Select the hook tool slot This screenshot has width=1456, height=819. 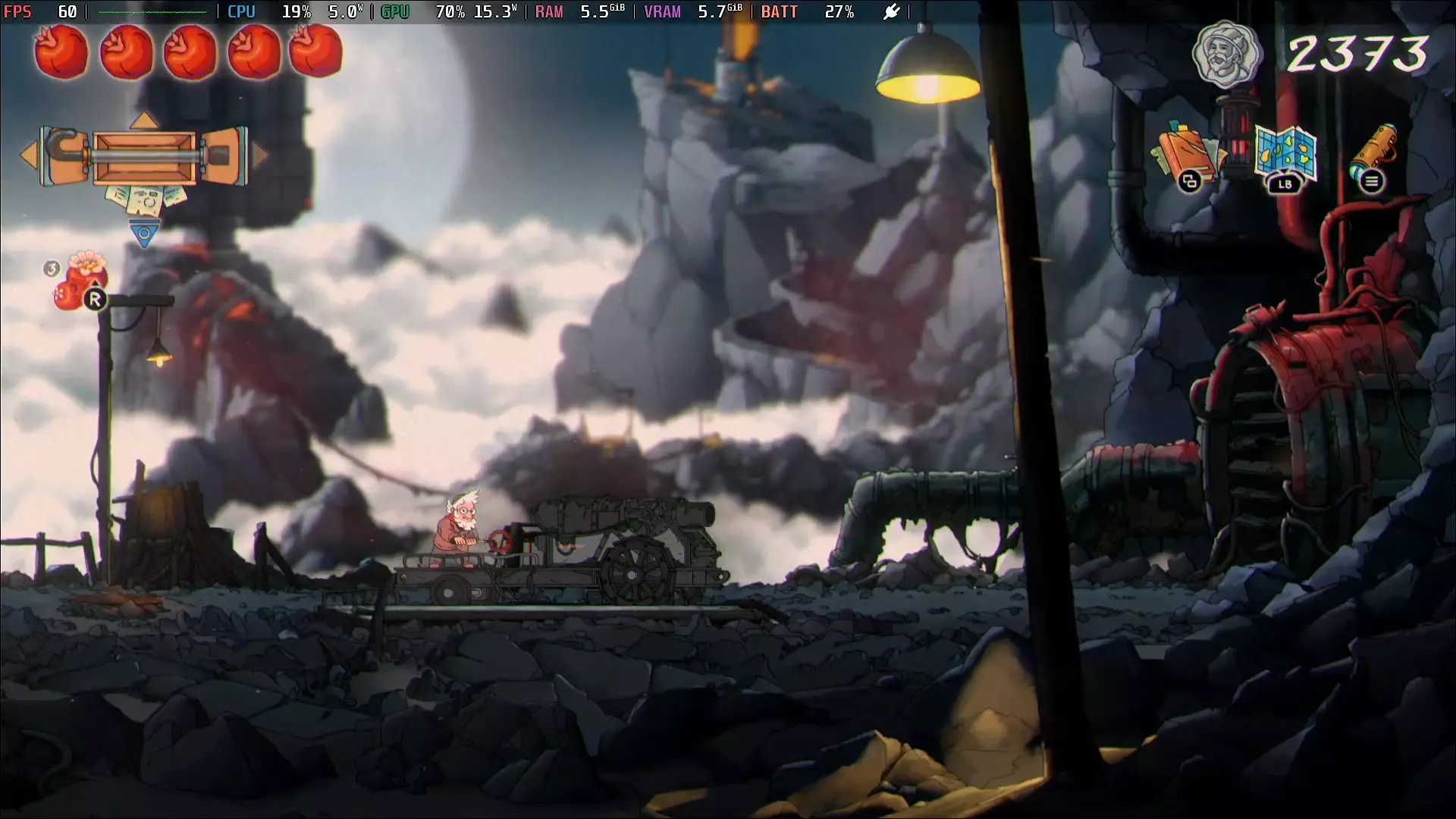66,155
